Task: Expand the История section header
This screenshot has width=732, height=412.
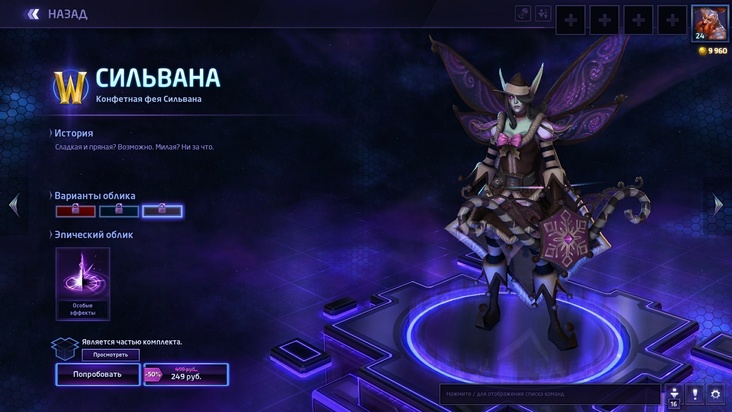Action: pos(74,133)
